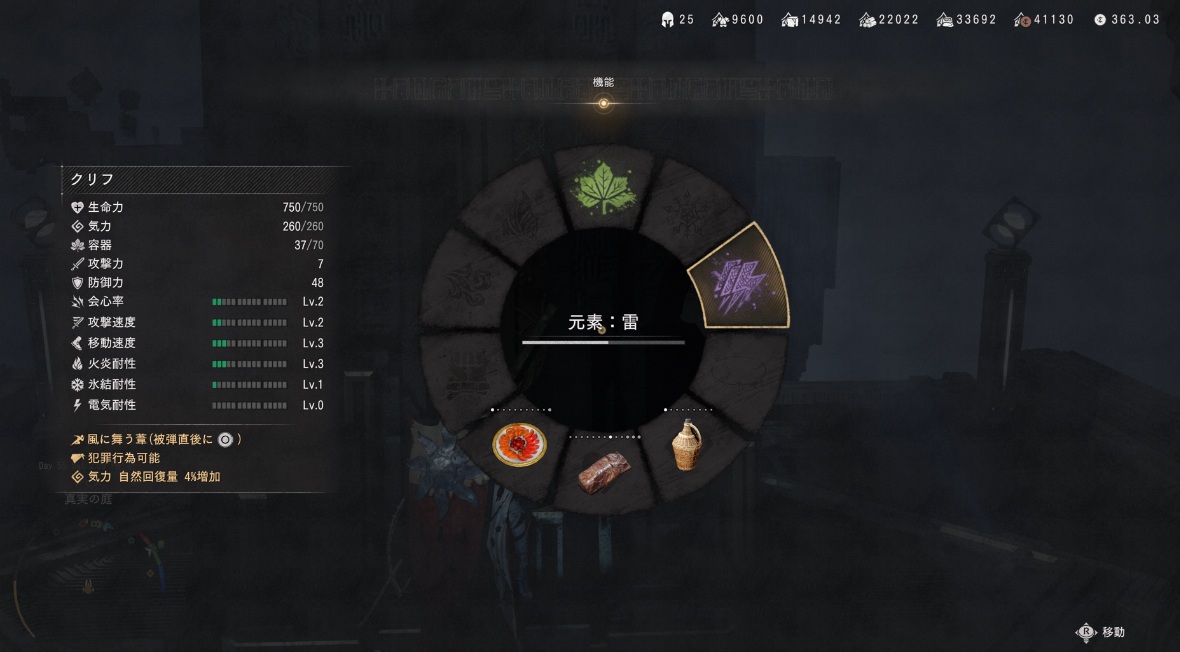
Task: Use the red fruit plate dish slot
Action: click(519, 444)
